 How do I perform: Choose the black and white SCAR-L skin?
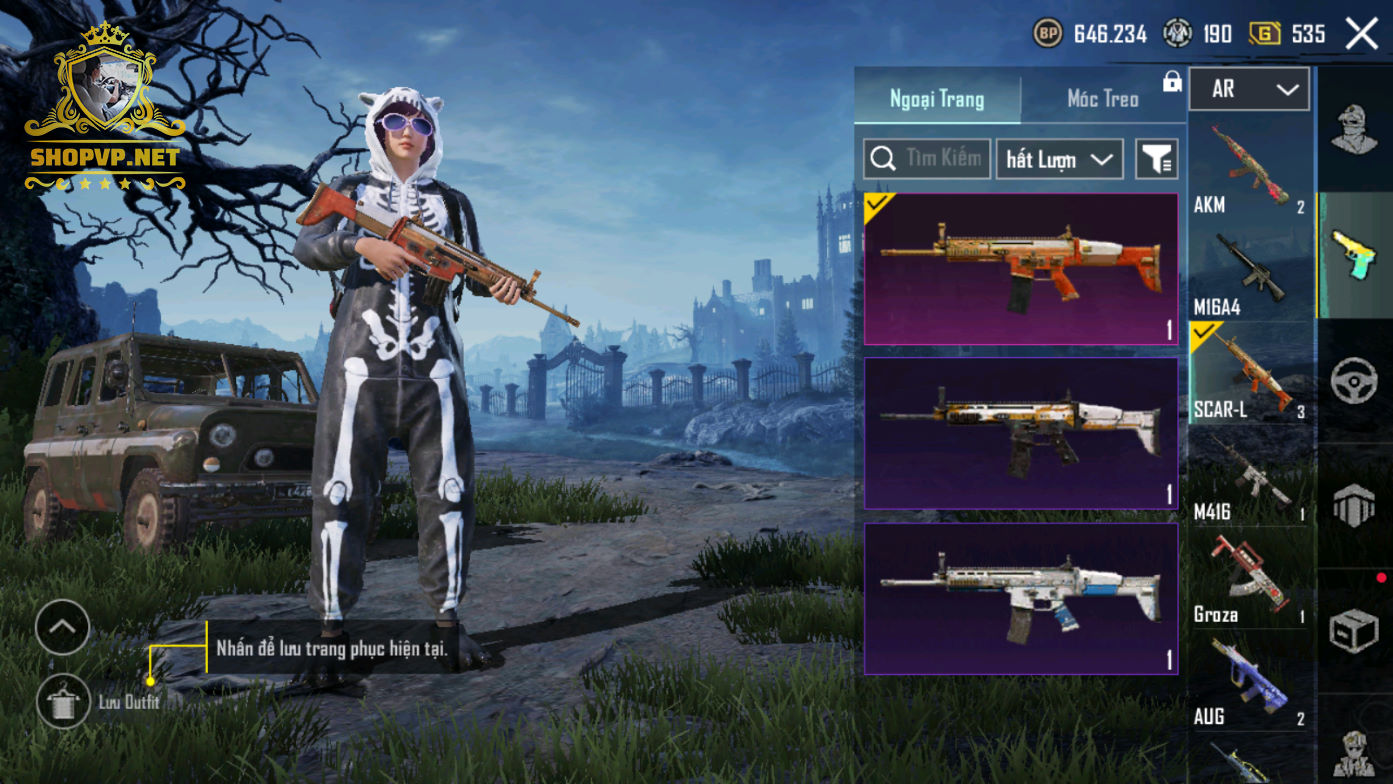click(x=1021, y=433)
